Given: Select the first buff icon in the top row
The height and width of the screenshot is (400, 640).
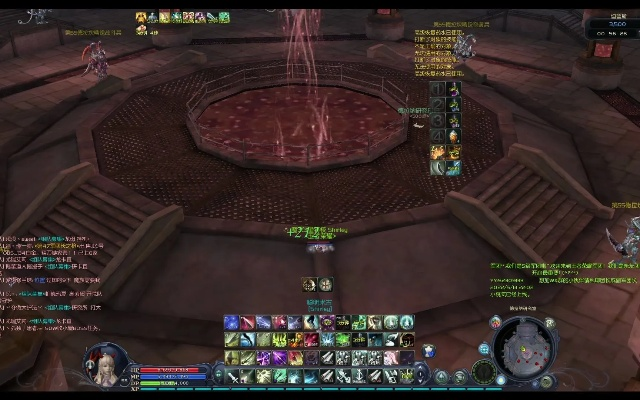Looking at the screenshot, I should [x=141, y=17].
